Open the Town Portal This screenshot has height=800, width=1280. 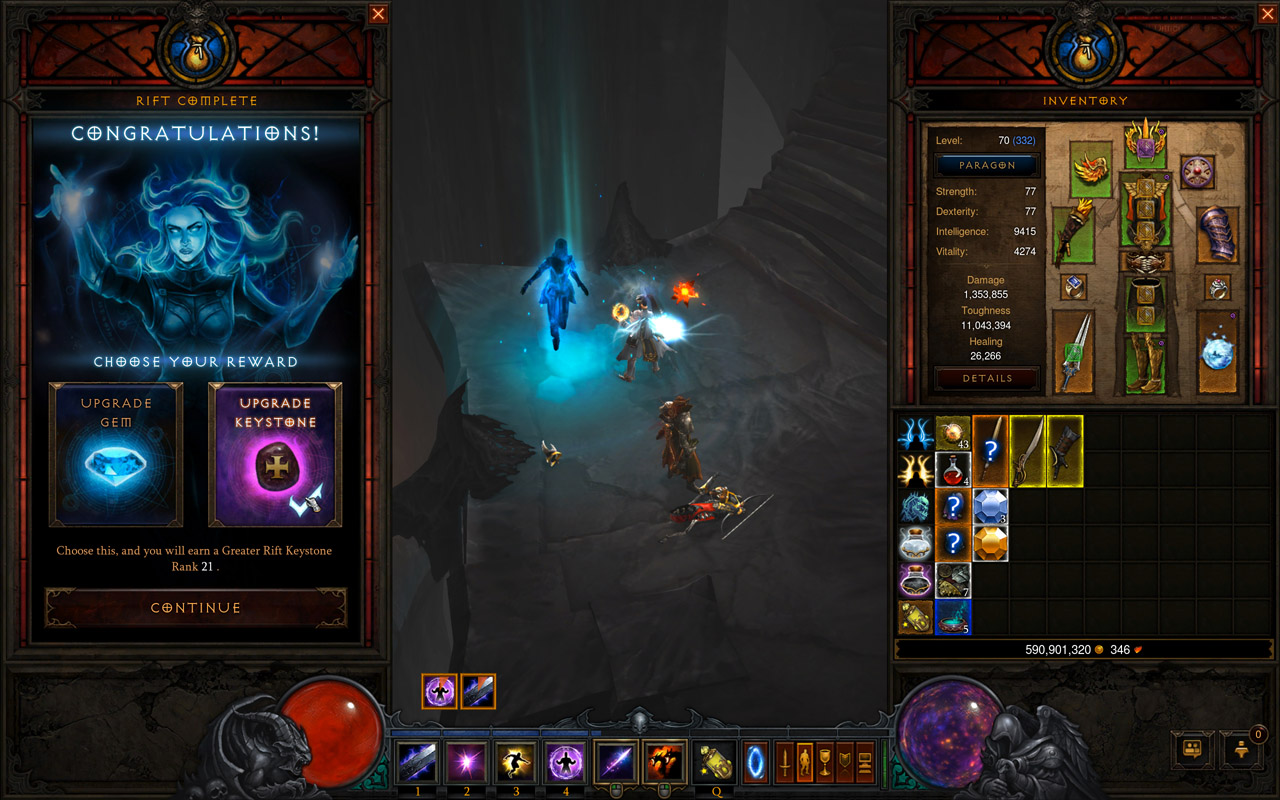755,763
